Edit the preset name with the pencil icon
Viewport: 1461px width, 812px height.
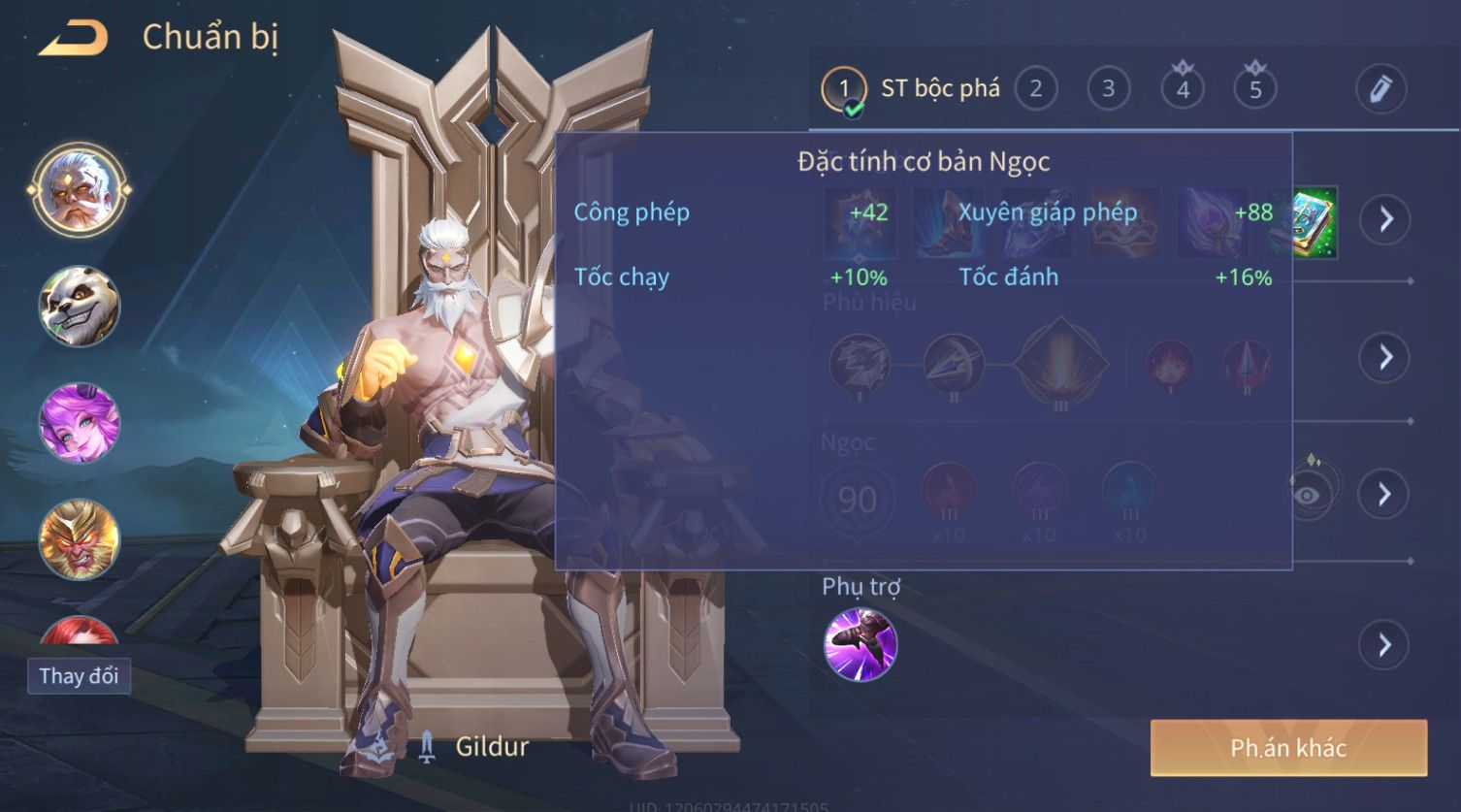pos(1381,89)
